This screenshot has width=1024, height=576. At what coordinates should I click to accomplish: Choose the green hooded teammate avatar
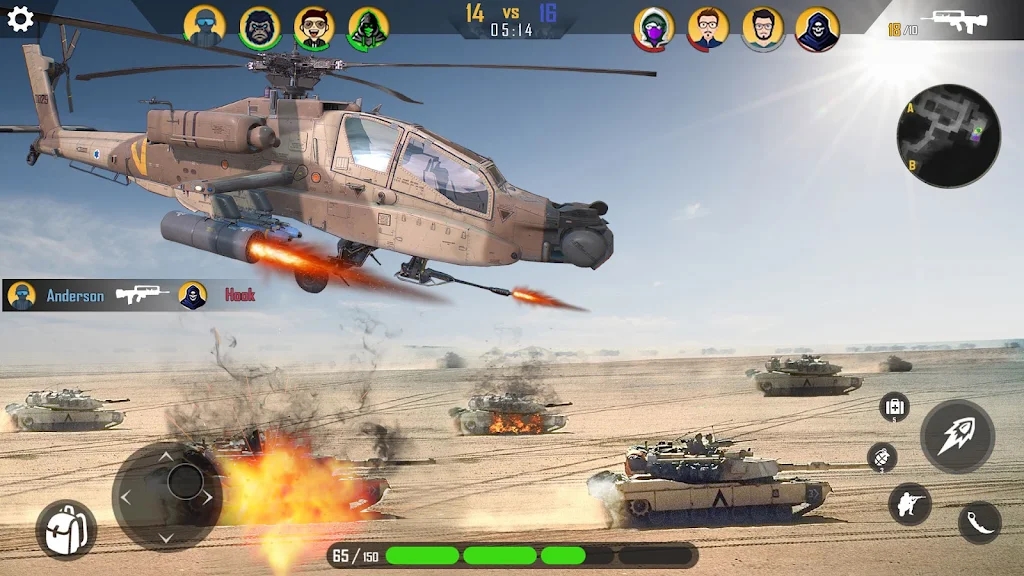point(368,28)
